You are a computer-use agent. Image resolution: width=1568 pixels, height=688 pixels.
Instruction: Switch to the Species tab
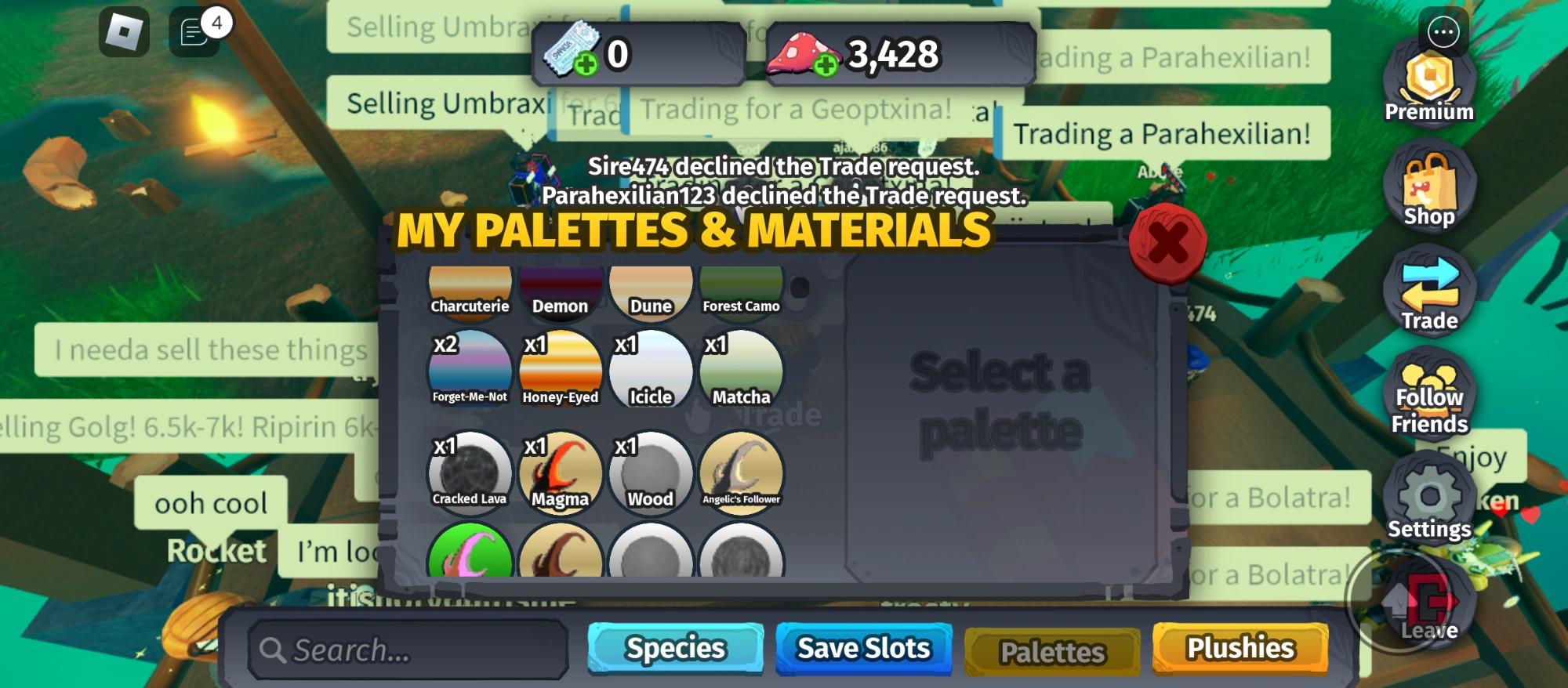tap(674, 647)
